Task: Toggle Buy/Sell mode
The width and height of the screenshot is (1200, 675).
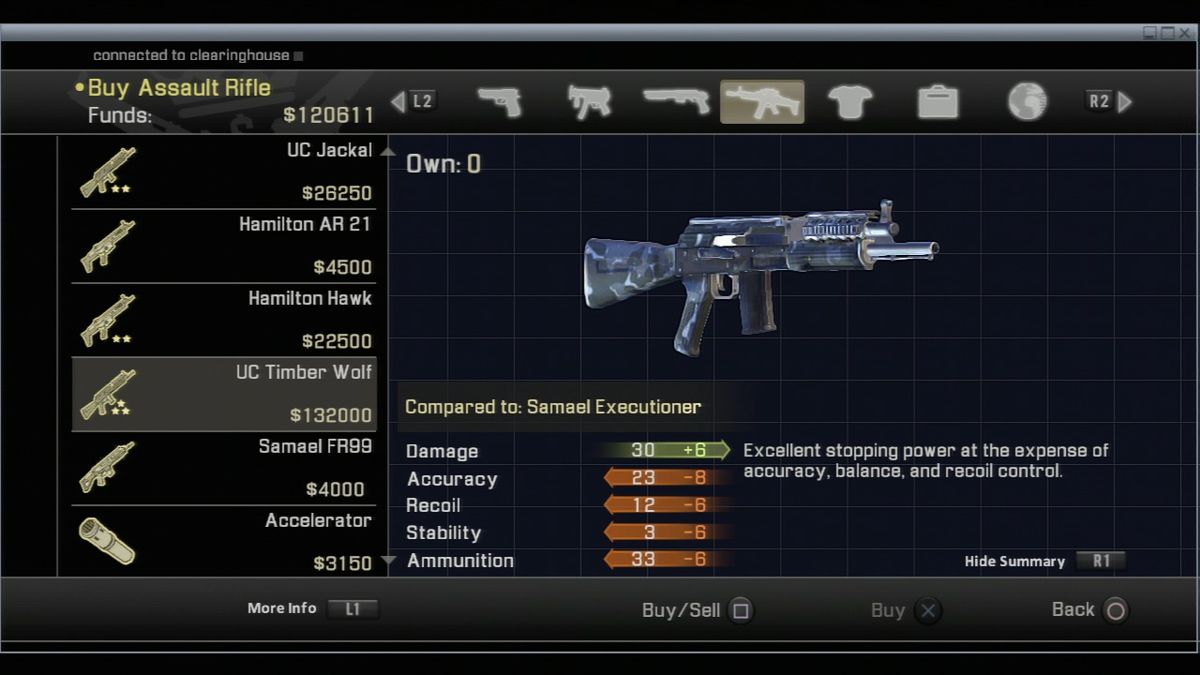Action: [740, 610]
